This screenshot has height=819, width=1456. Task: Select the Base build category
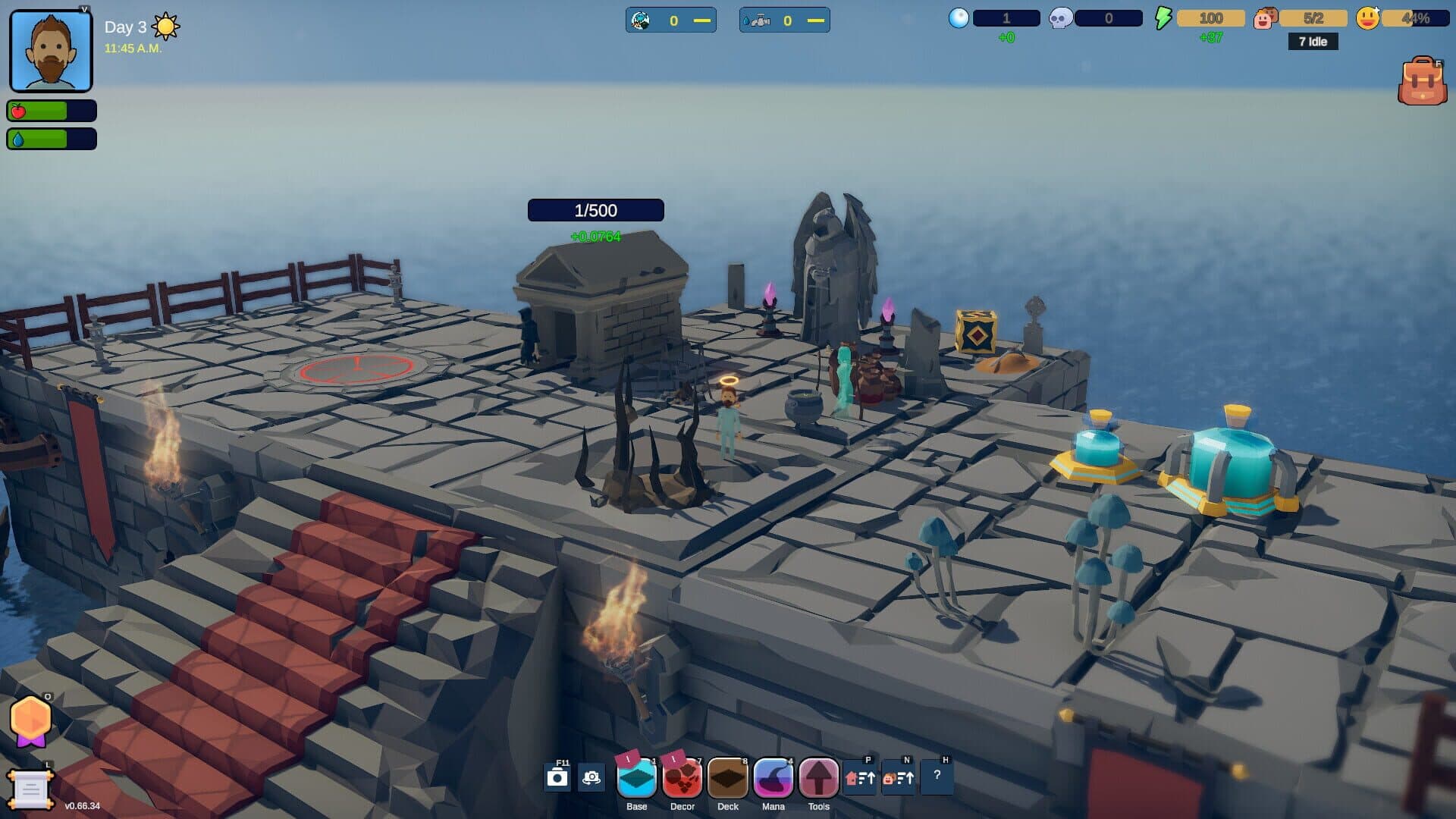click(x=636, y=779)
